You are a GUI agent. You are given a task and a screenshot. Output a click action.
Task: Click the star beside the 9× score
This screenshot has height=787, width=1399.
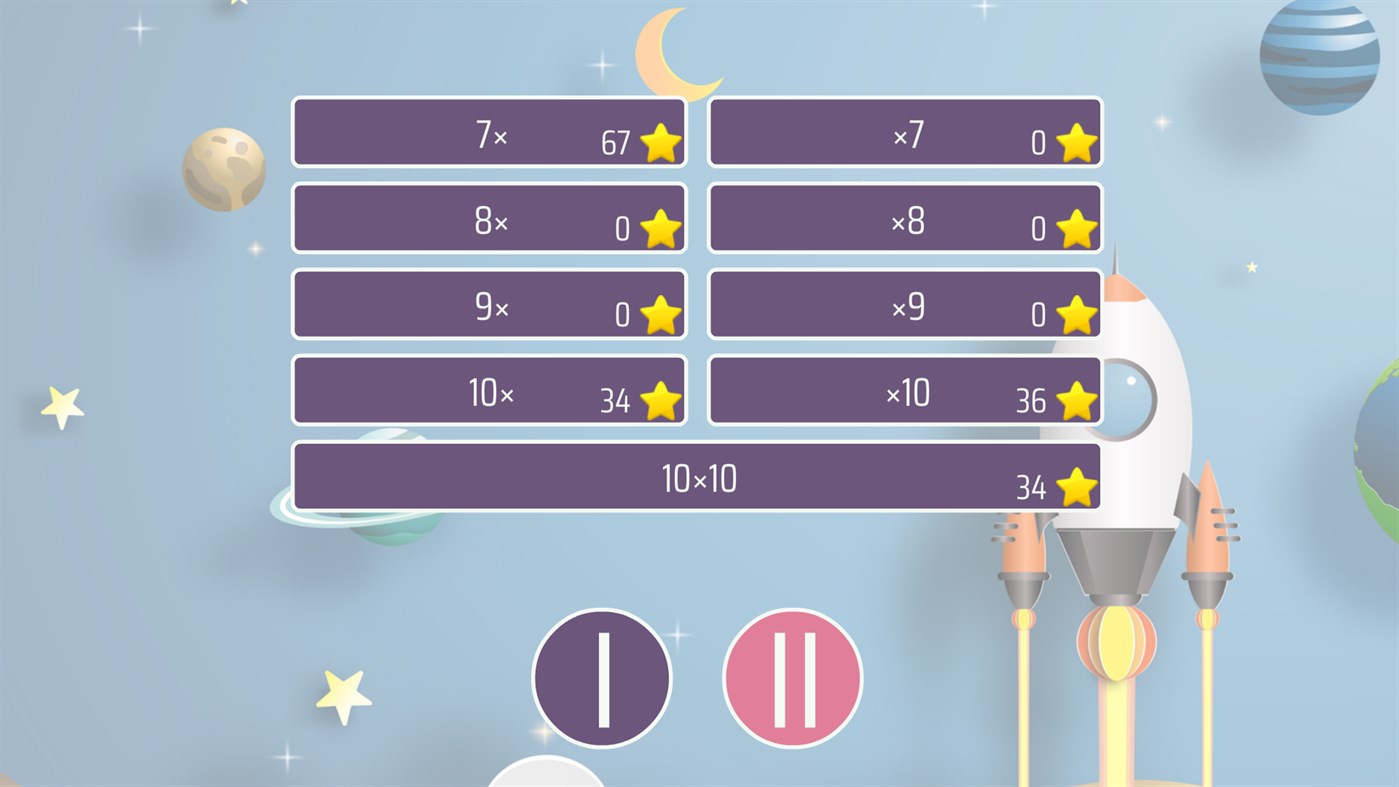click(659, 314)
